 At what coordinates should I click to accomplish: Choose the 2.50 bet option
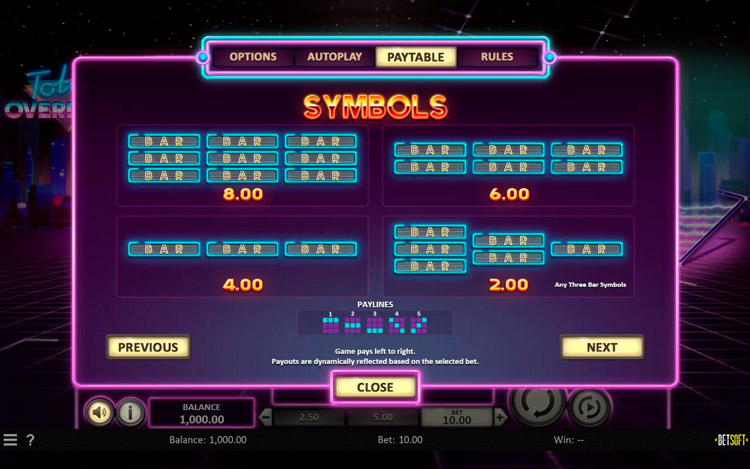[309, 417]
